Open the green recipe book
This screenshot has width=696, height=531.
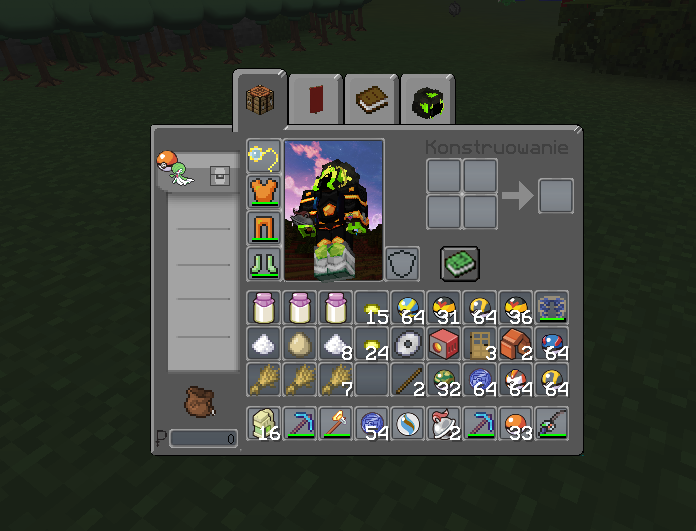460,264
